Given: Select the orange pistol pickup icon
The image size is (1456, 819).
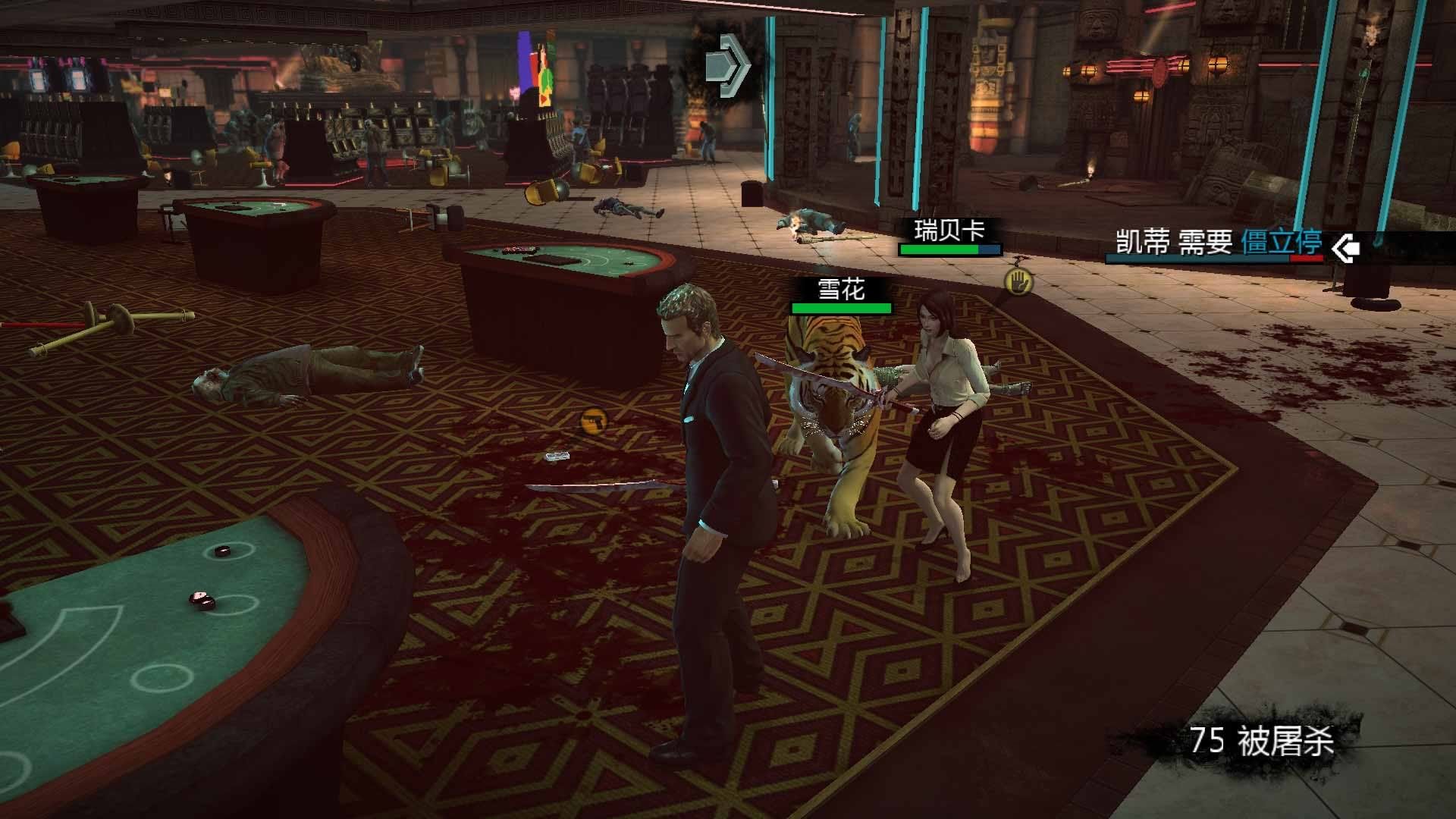Looking at the screenshot, I should pyautogui.click(x=594, y=420).
